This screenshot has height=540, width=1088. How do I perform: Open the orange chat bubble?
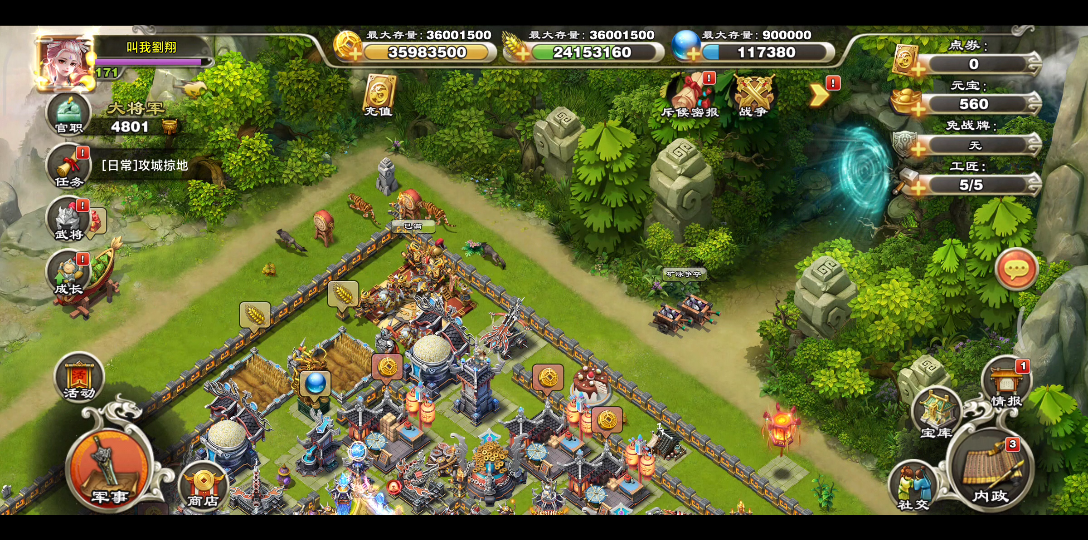coord(1016,269)
